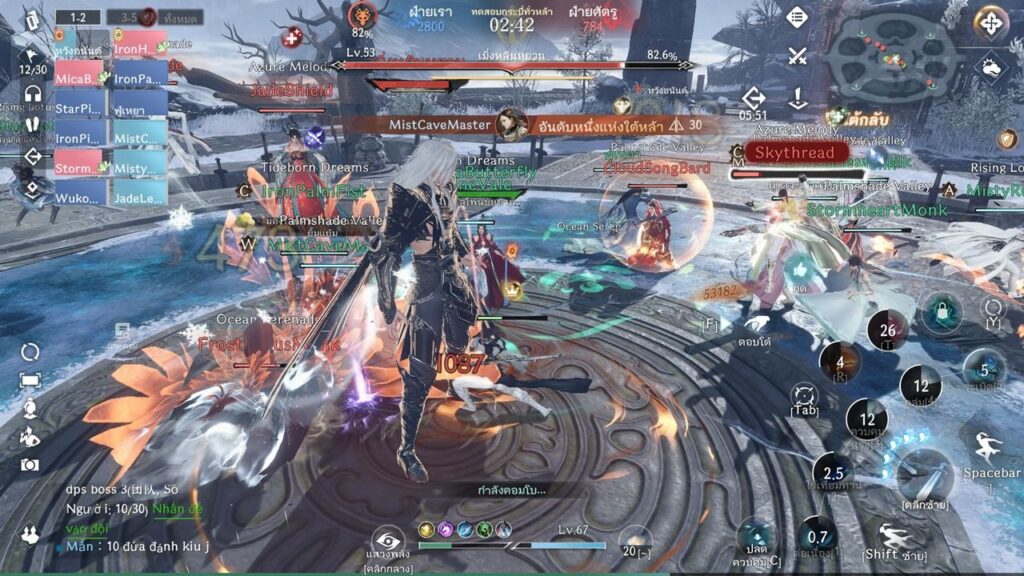The width and height of the screenshot is (1024, 576).
Task: Open the weather cloud-and-sun icon
Action: pyautogui.click(x=990, y=68)
